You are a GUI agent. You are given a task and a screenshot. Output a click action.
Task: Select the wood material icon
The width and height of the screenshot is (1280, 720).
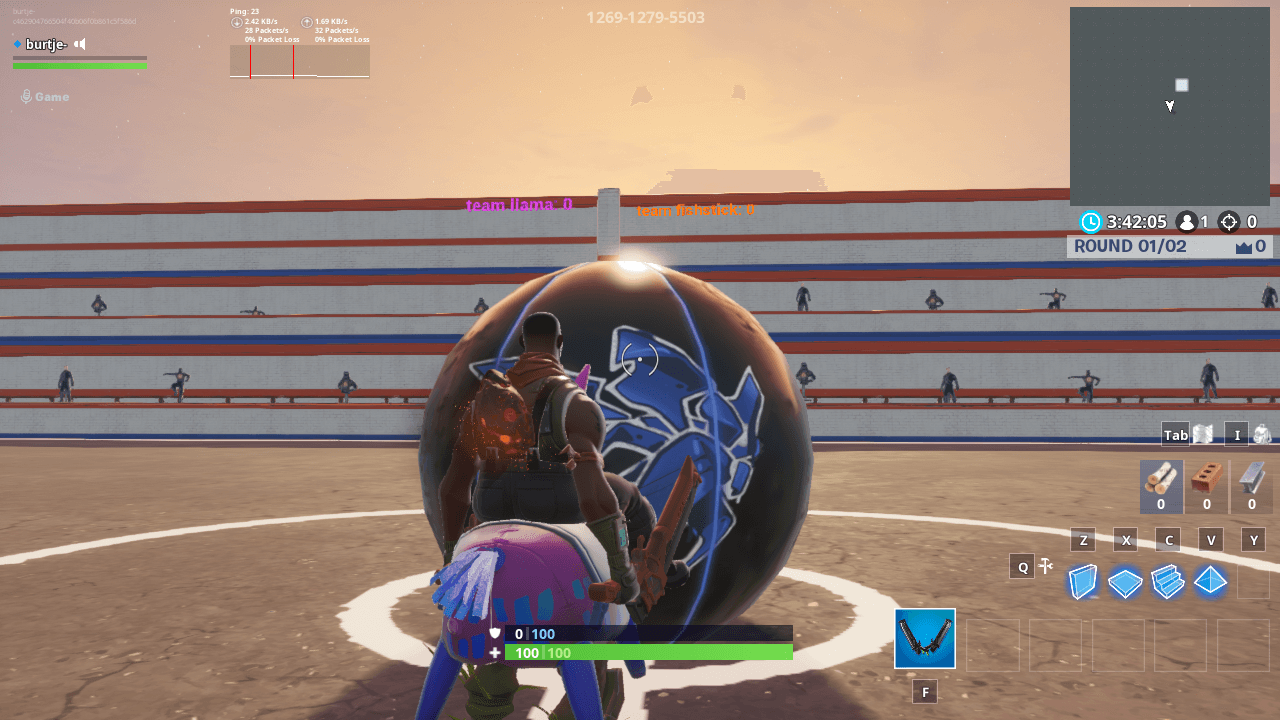click(x=1161, y=487)
